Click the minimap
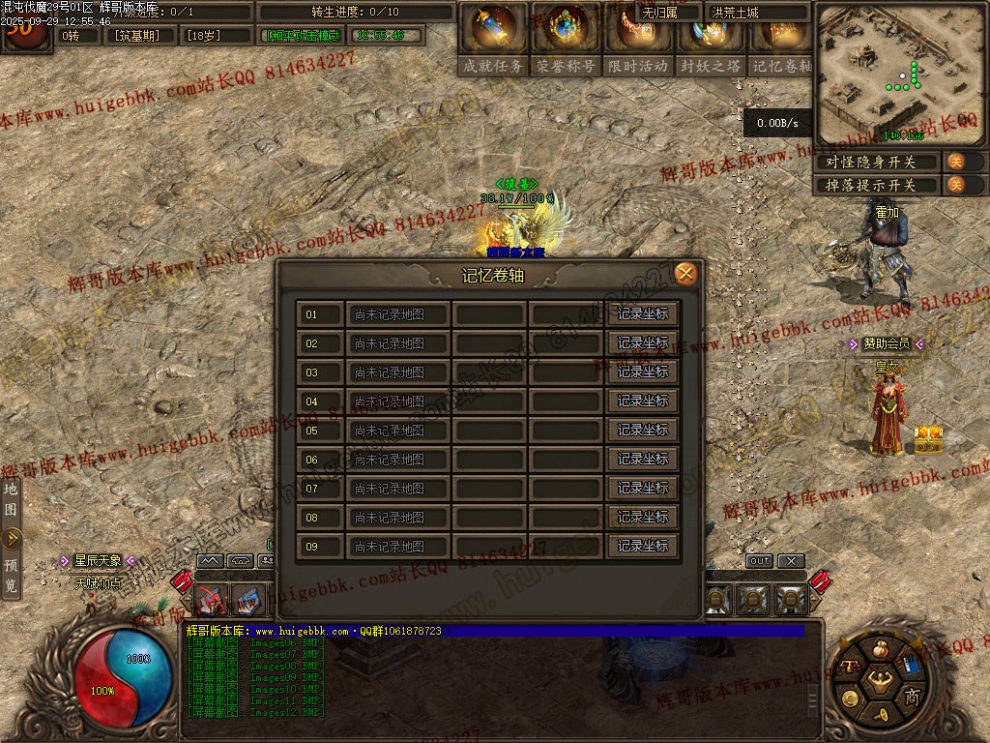Viewport: 990px width, 743px height. tap(897, 73)
